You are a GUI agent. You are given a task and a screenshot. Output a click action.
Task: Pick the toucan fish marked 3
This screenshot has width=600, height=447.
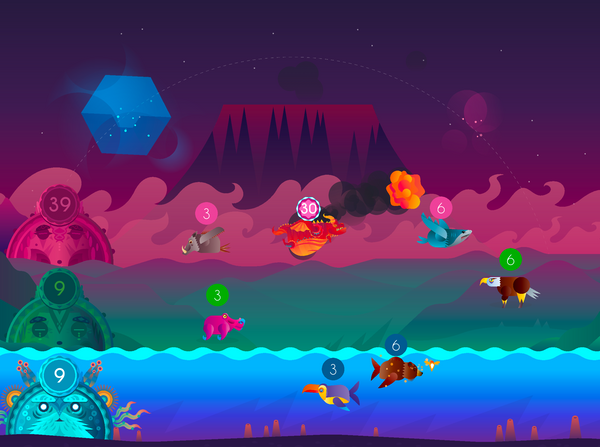(x=332, y=393)
